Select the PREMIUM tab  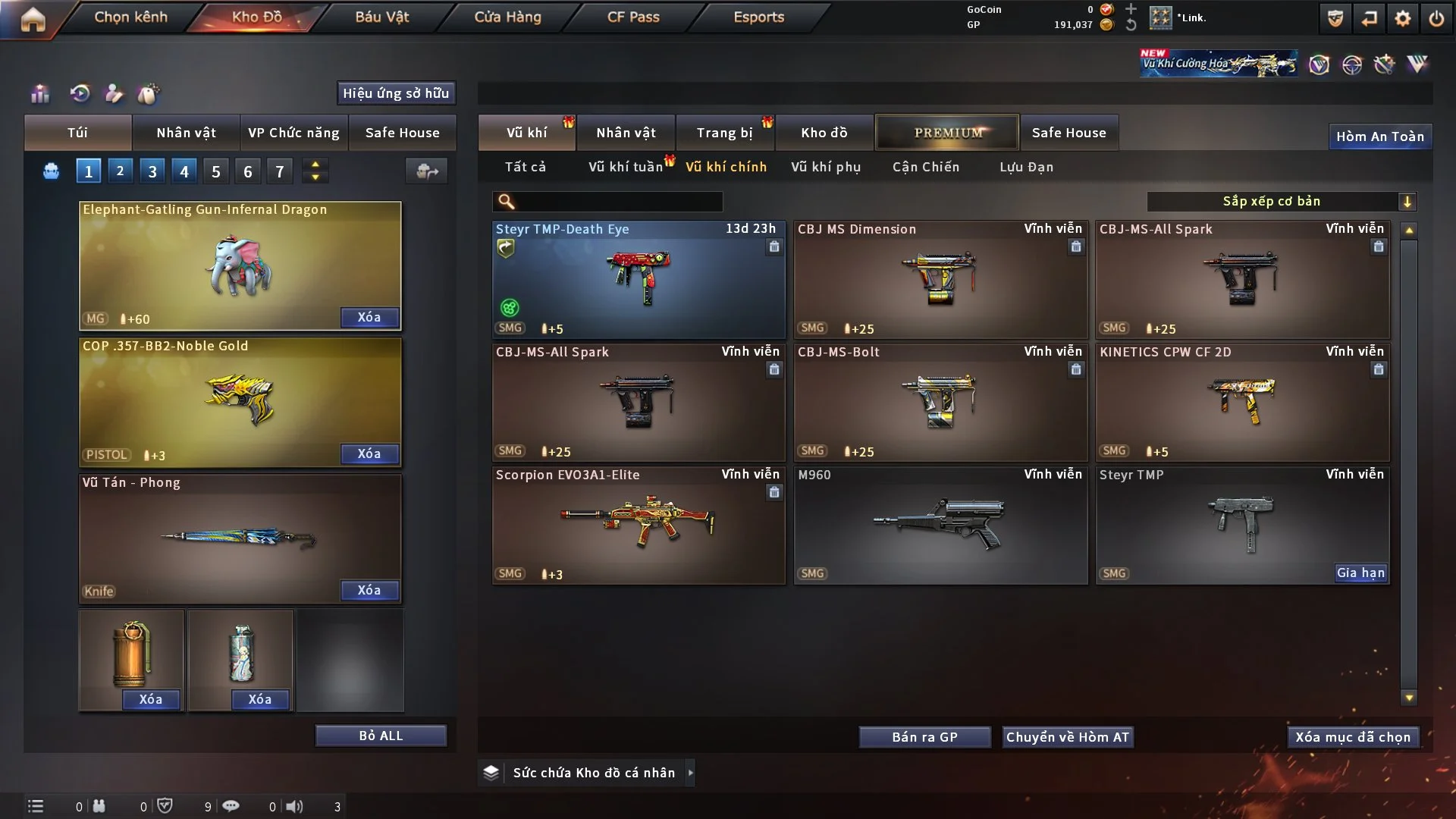click(947, 133)
